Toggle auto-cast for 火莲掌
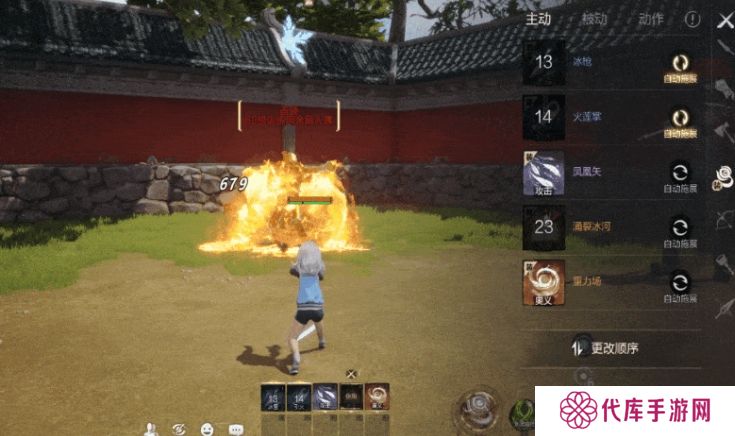The height and width of the screenshot is (436, 735). click(x=680, y=118)
